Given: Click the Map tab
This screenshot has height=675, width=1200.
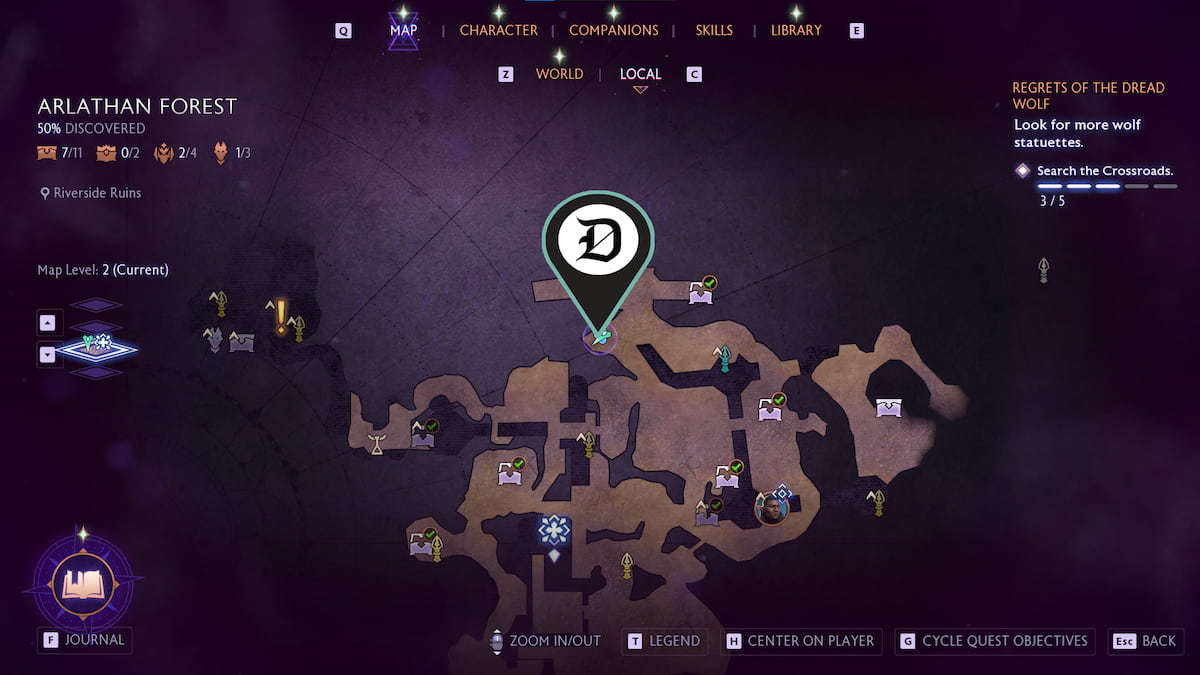Looking at the screenshot, I should (x=404, y=30).
